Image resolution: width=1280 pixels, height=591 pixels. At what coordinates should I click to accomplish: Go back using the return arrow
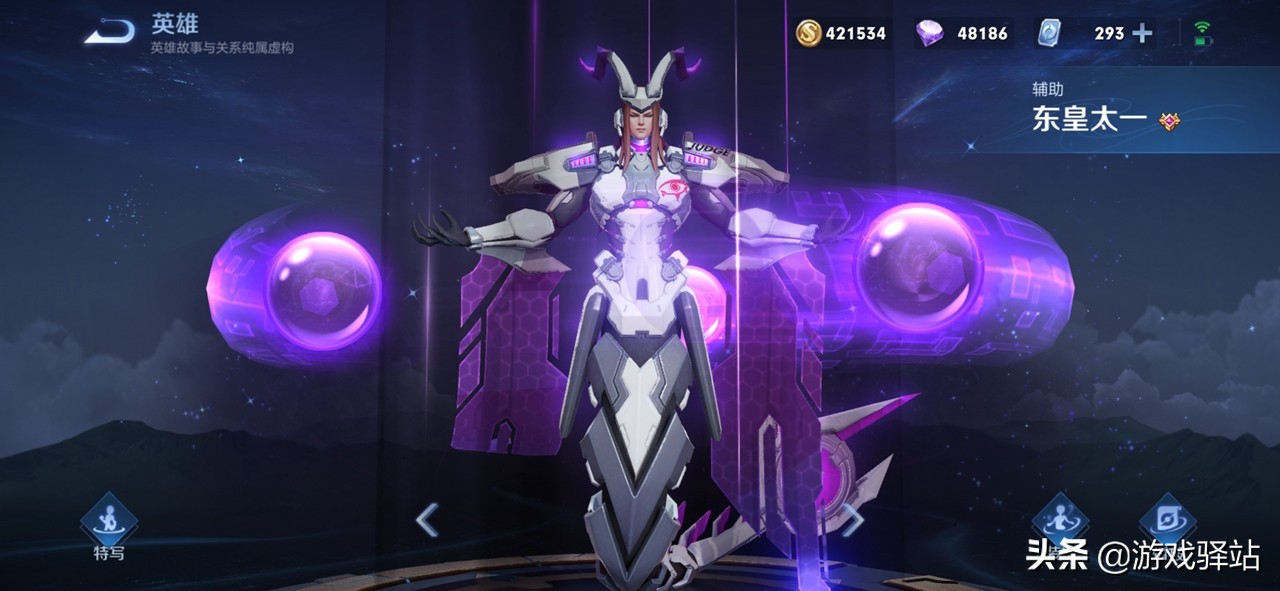coord(109,34)
